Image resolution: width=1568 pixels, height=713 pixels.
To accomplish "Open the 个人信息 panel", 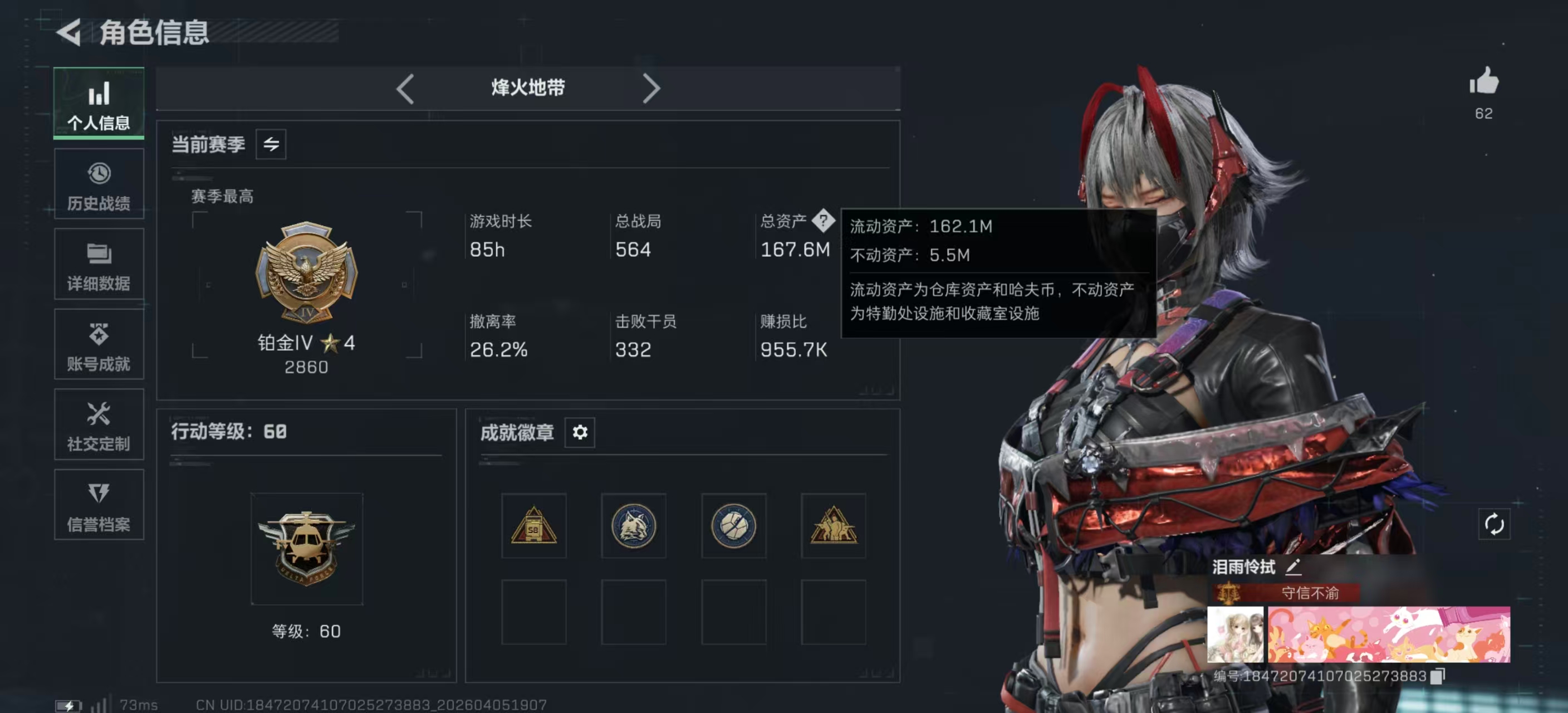I will coord(99,105).
